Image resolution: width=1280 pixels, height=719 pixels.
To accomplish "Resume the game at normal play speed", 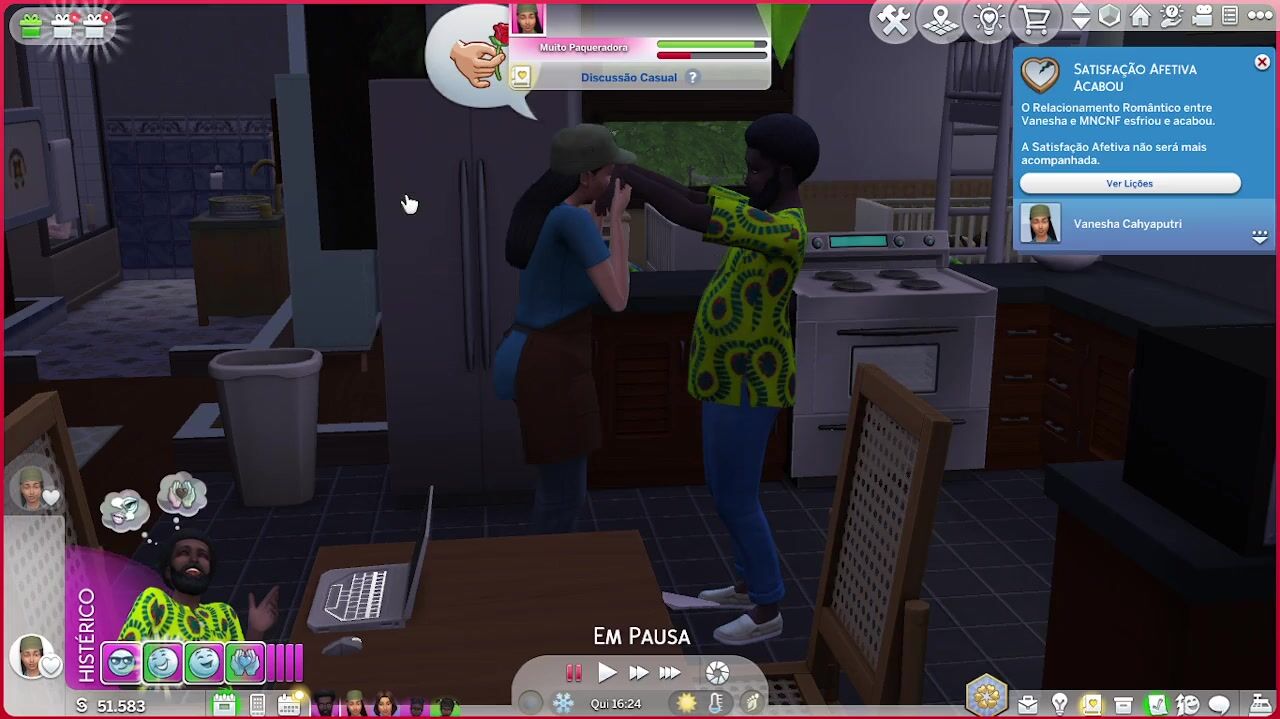I will pos(607,673).
